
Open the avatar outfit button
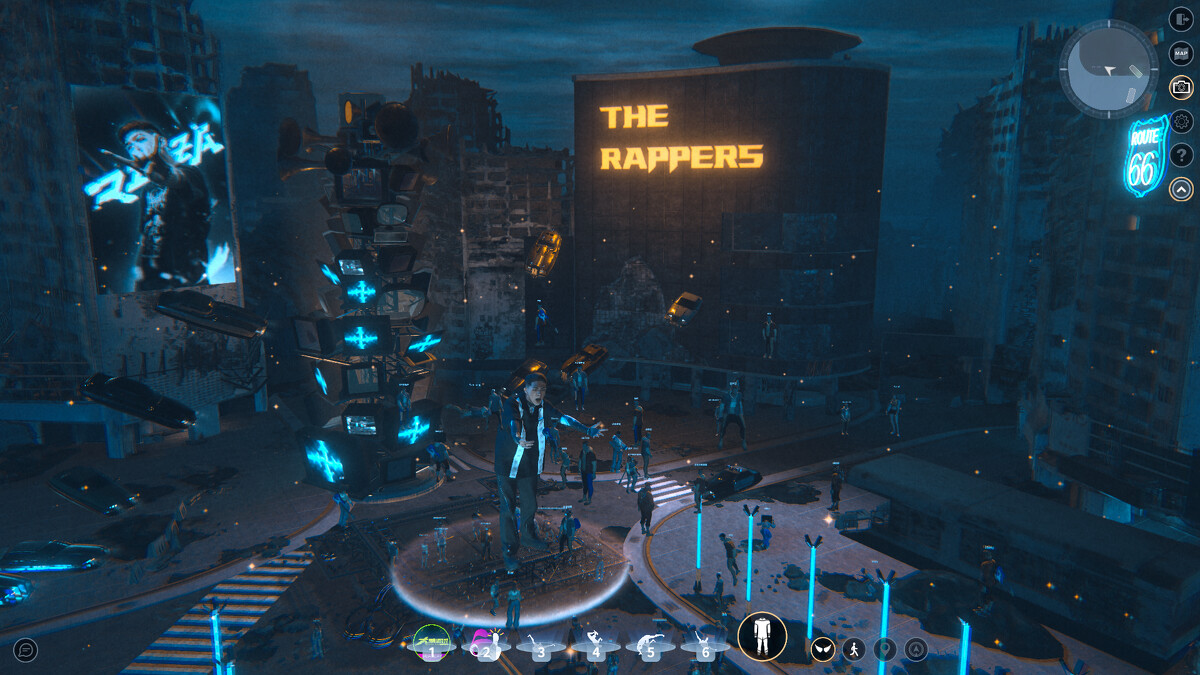tap(762, 637)
